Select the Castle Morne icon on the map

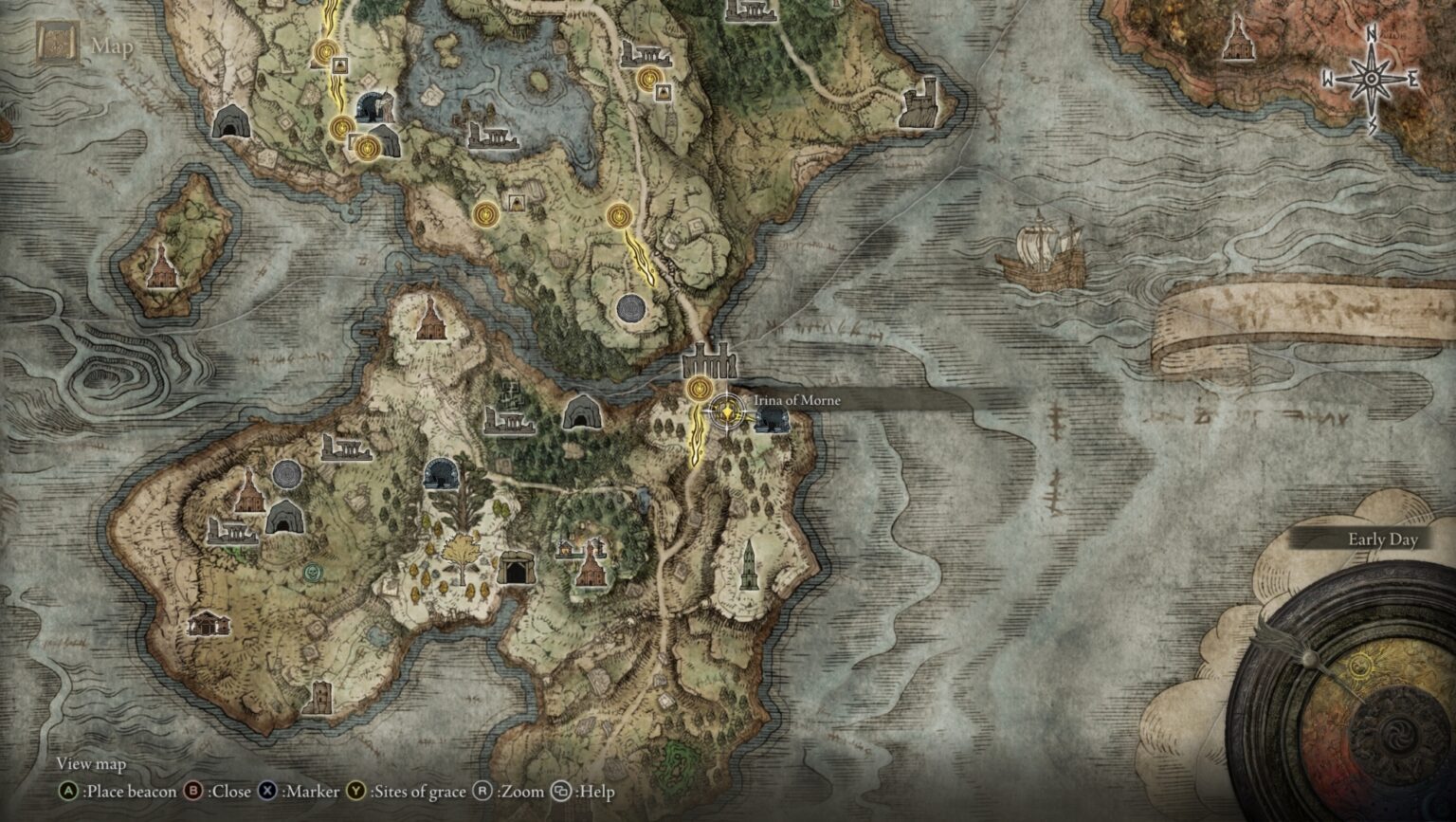(x=709, y=363)
